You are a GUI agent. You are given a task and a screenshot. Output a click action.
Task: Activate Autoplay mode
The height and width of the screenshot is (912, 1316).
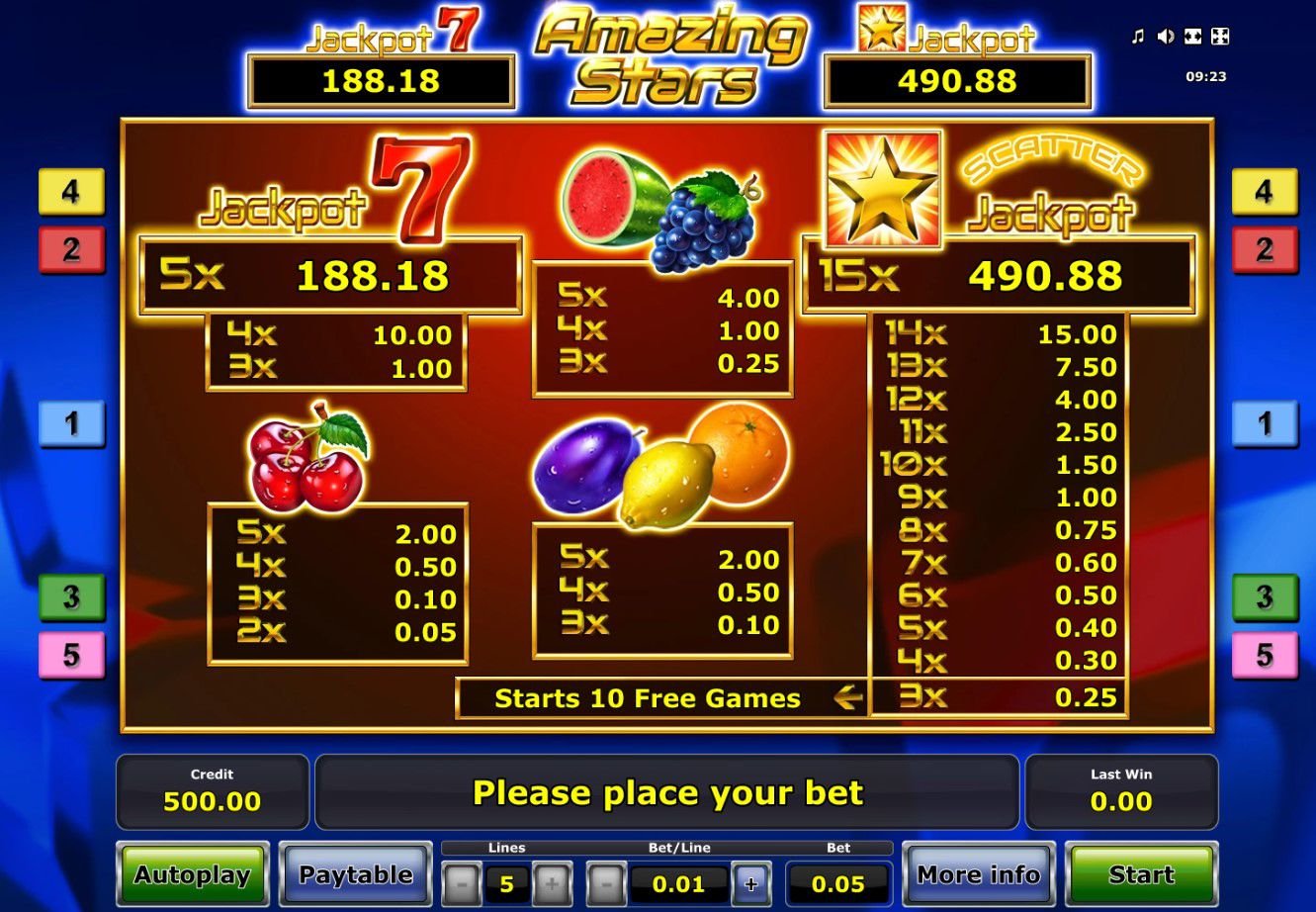click(192, 875)
